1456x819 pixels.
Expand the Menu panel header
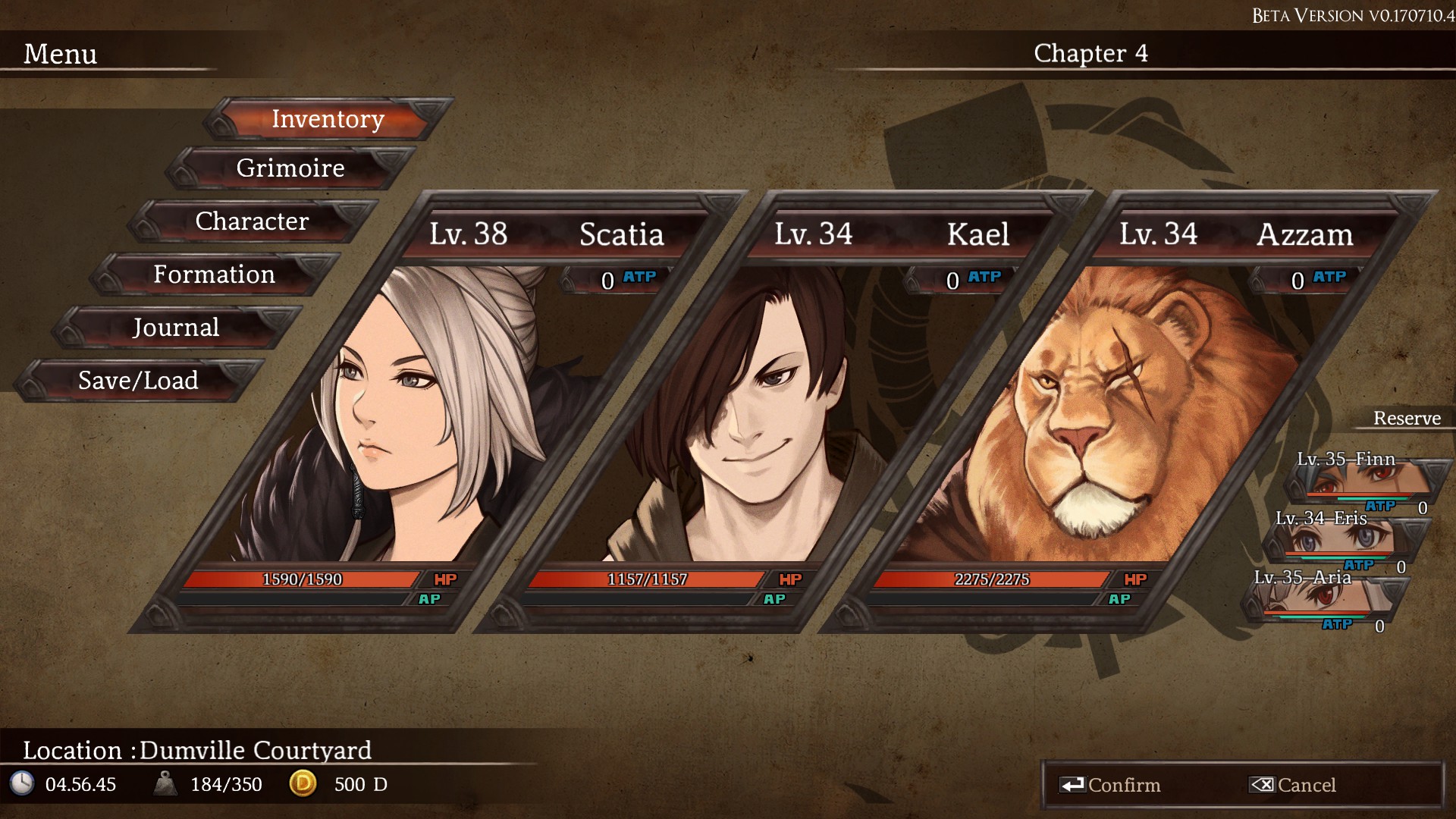61,54
